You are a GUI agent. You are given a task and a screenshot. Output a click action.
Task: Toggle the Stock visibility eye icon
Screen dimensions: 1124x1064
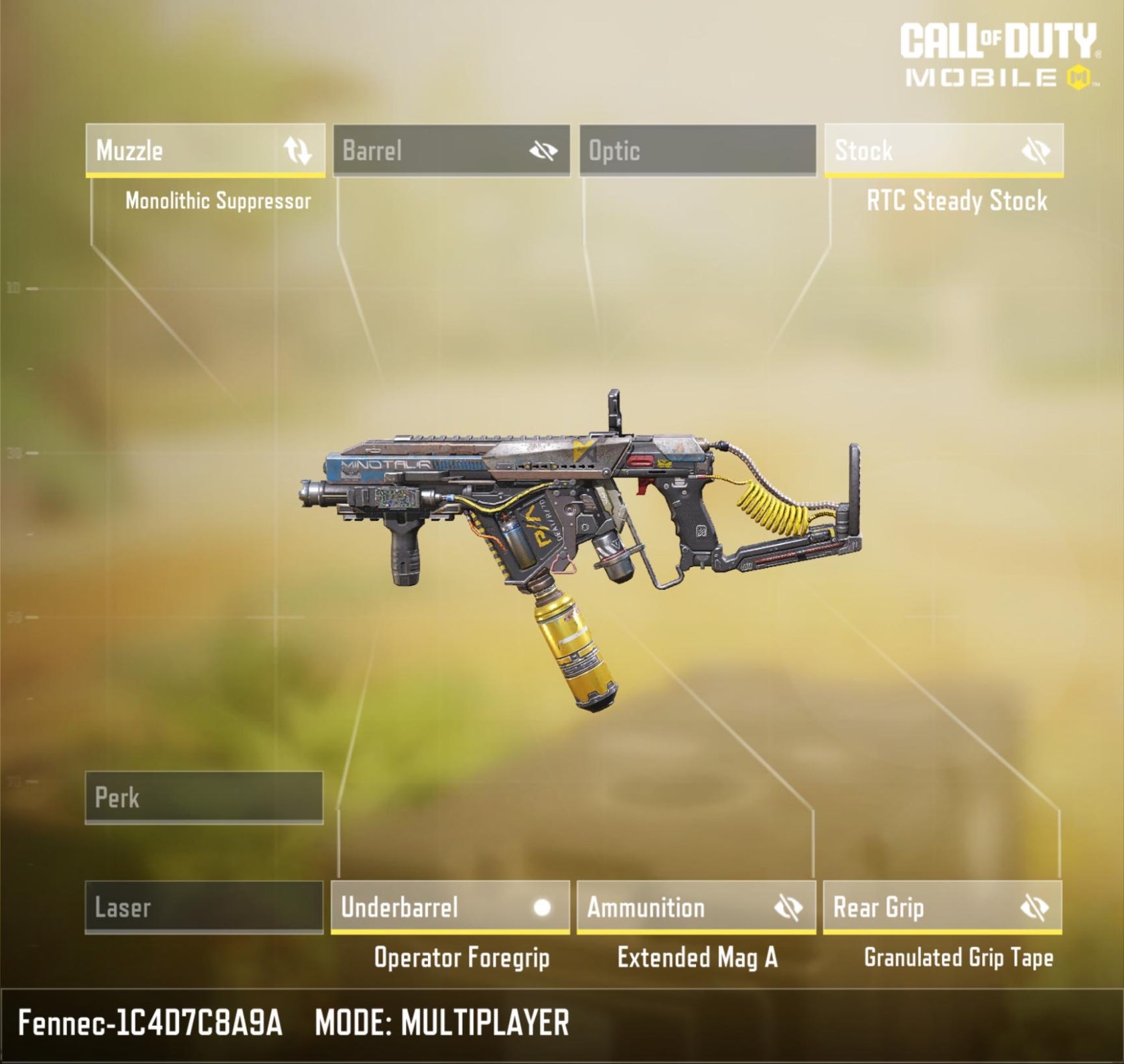click(x=1036, y=151)
